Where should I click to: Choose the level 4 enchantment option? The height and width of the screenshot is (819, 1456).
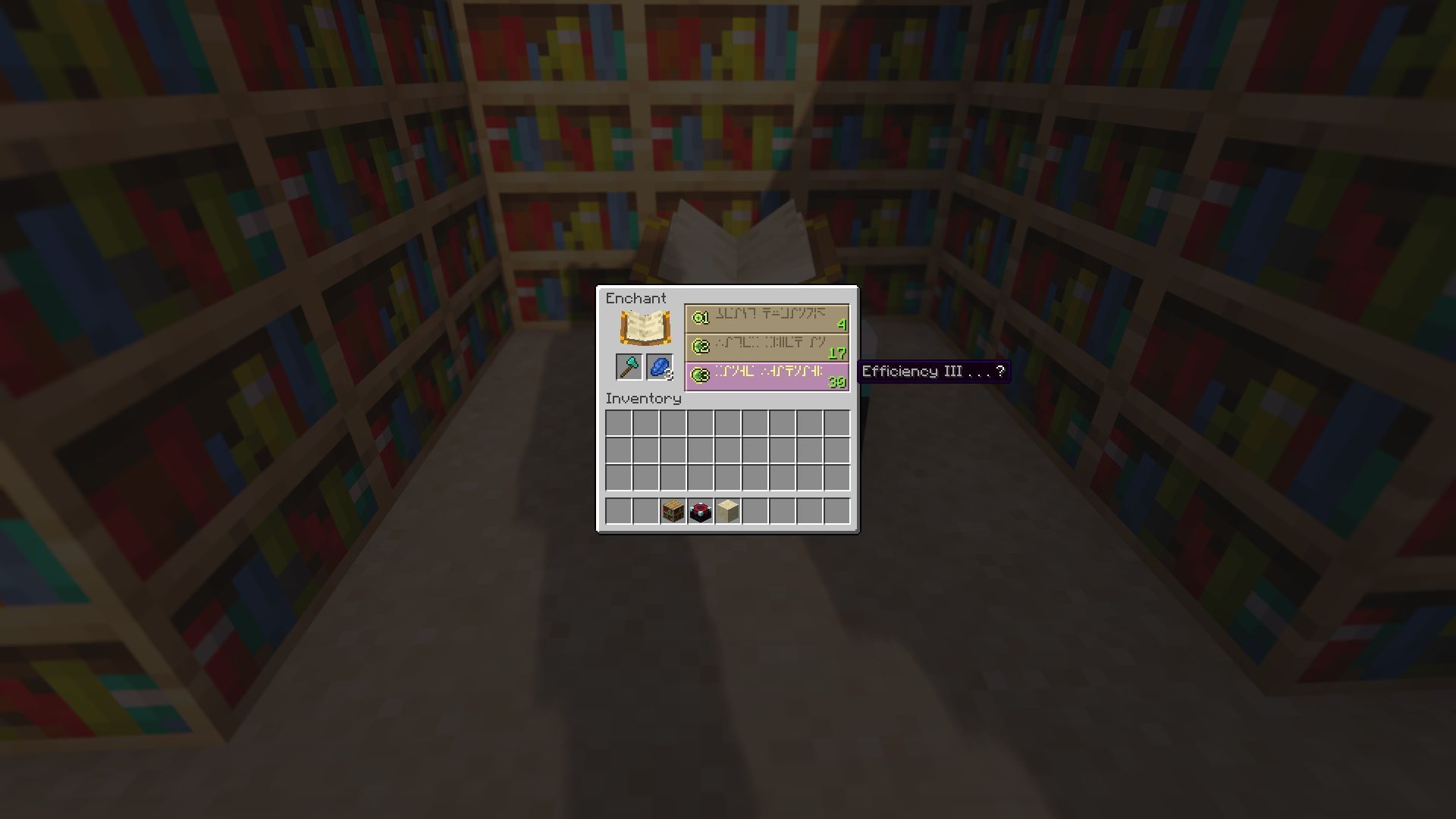pos(766,319)
